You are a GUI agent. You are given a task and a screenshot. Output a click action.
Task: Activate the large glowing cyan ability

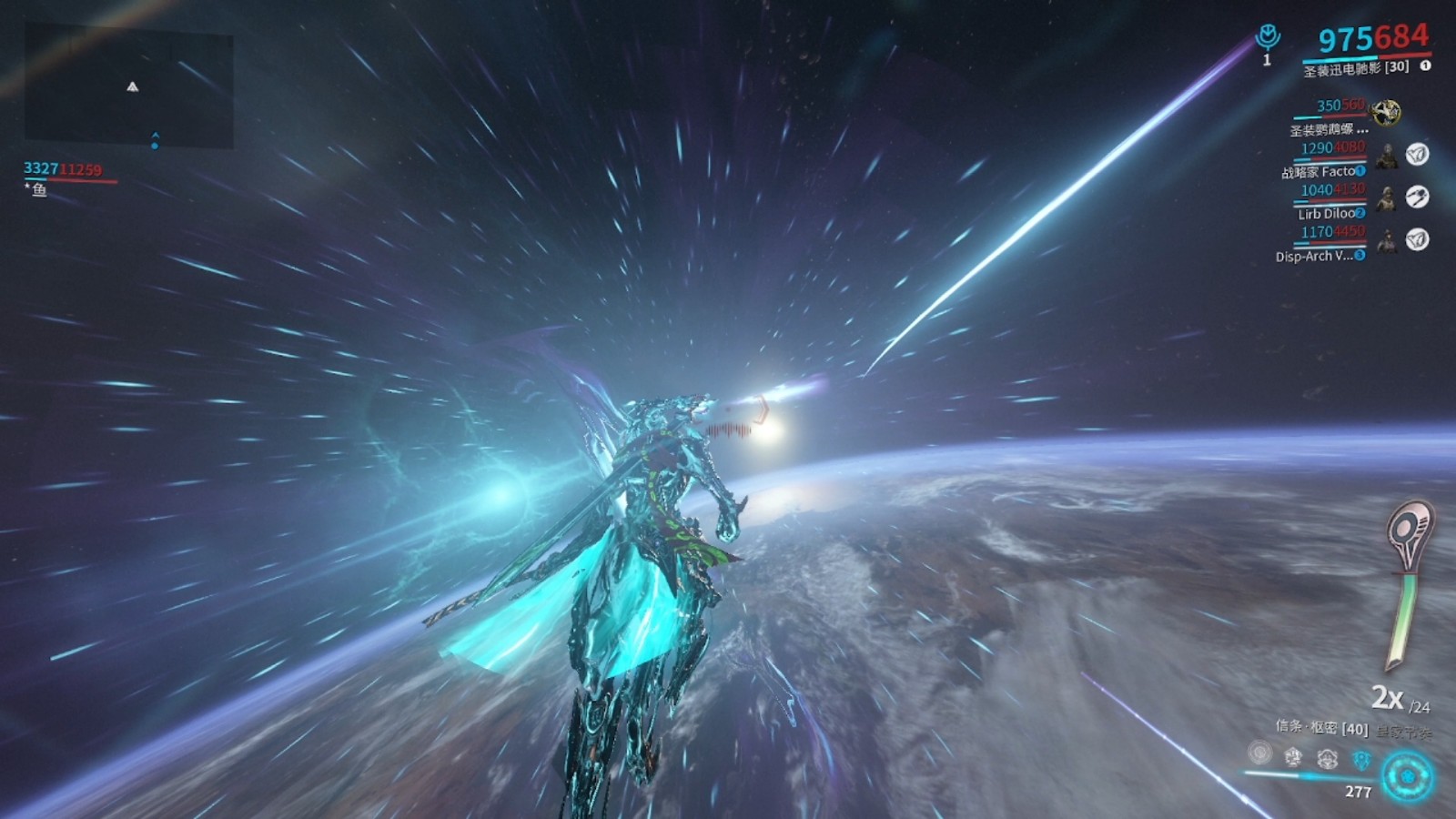point(1407,776)
